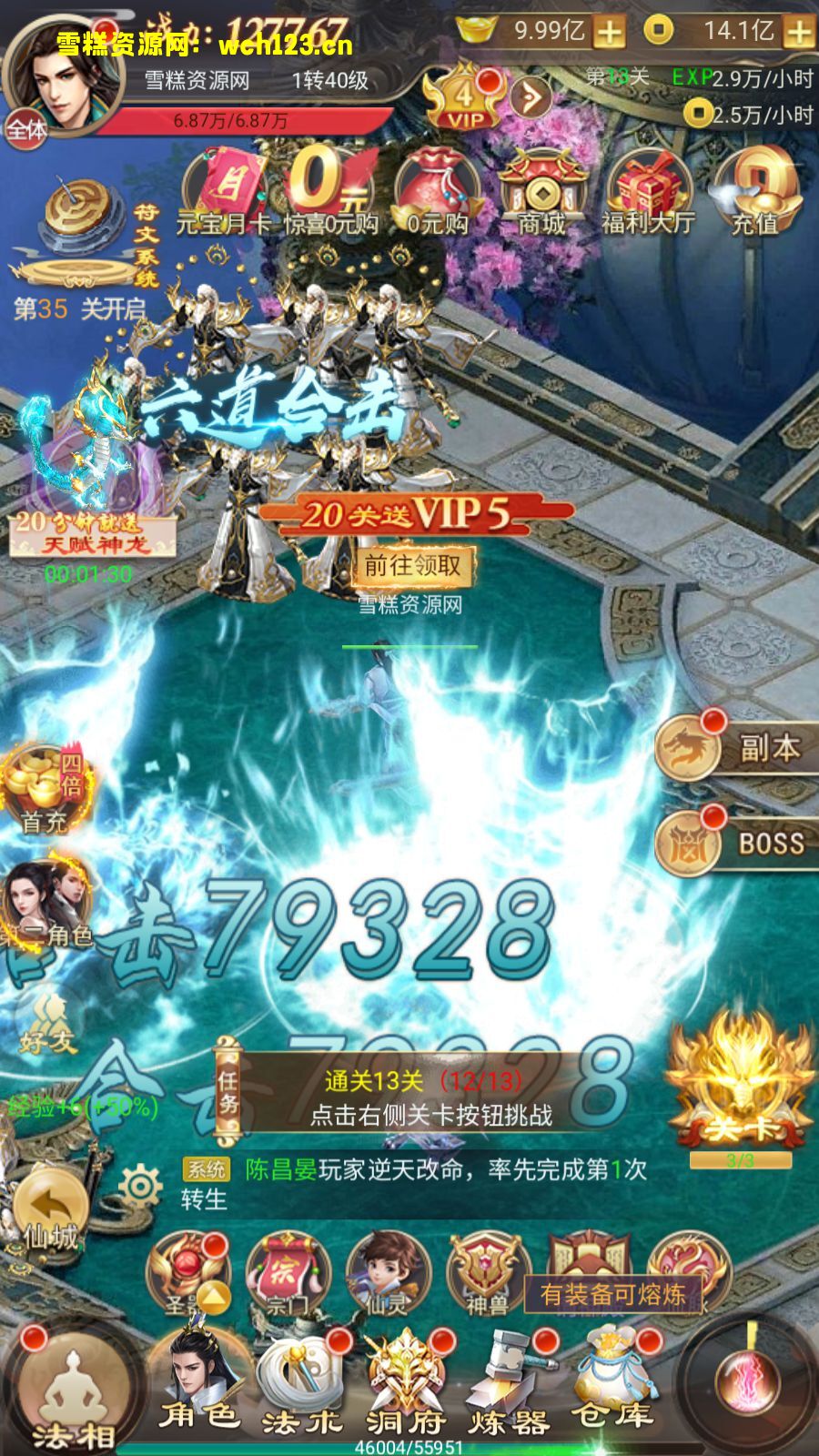This screenshot has height=1456, width=819.
Task: Claim reward with the 前往领取 button
Action: pos(413,566)
